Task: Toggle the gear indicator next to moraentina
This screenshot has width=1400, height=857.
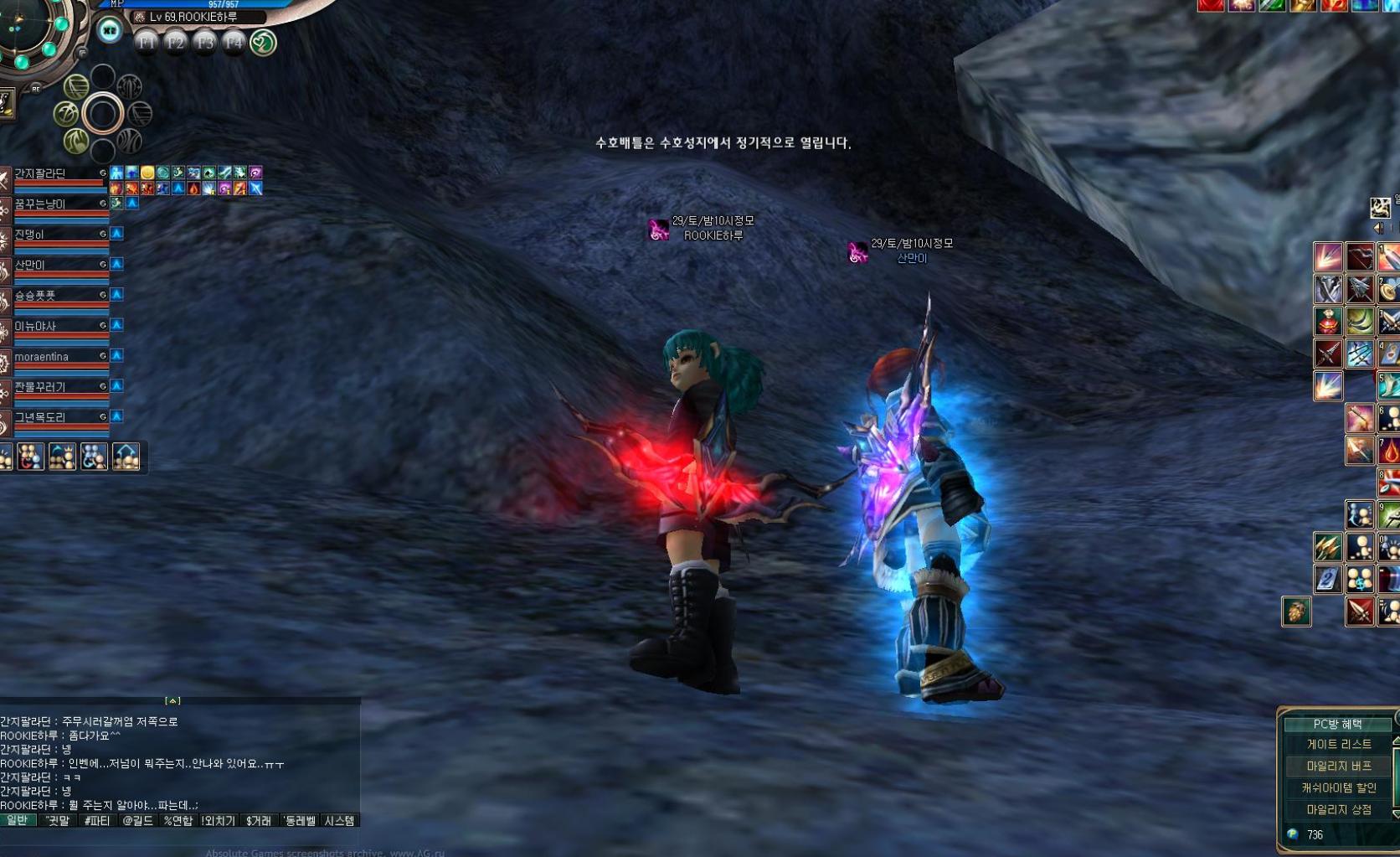Action: click(102, 356)
